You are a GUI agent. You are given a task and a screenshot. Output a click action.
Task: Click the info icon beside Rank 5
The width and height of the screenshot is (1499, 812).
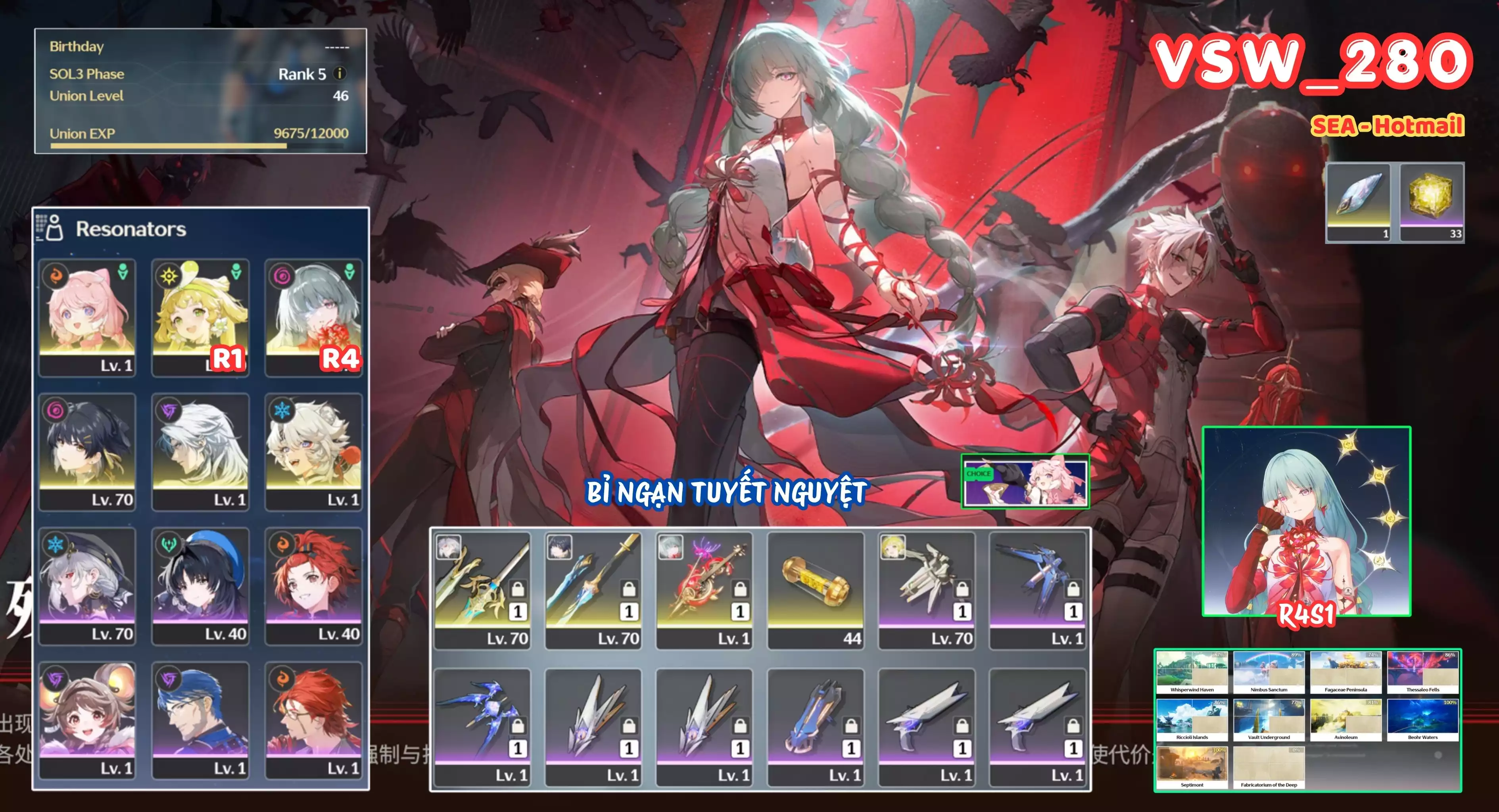click(339, 74)
